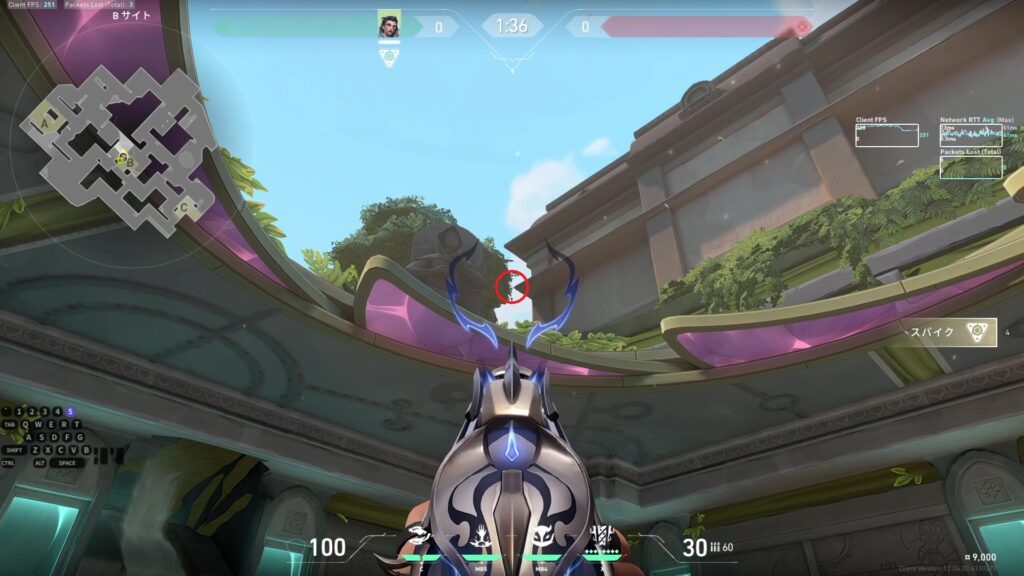Click the agent portrait in the top bar
Screen dimensions: 1024x576
pos(389,26)
